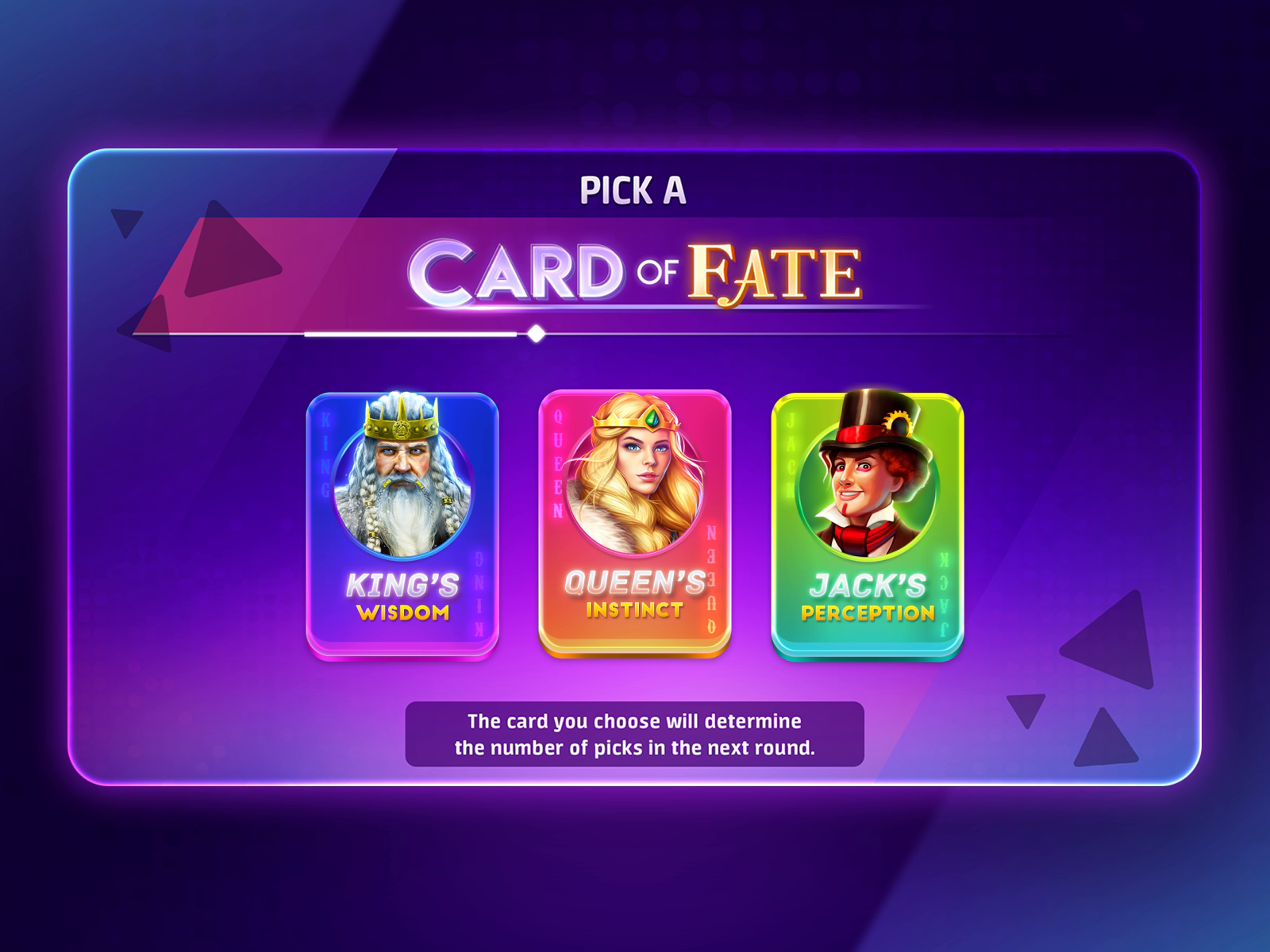
Task: Click the WISDOM label under the king
Action: 405,612
